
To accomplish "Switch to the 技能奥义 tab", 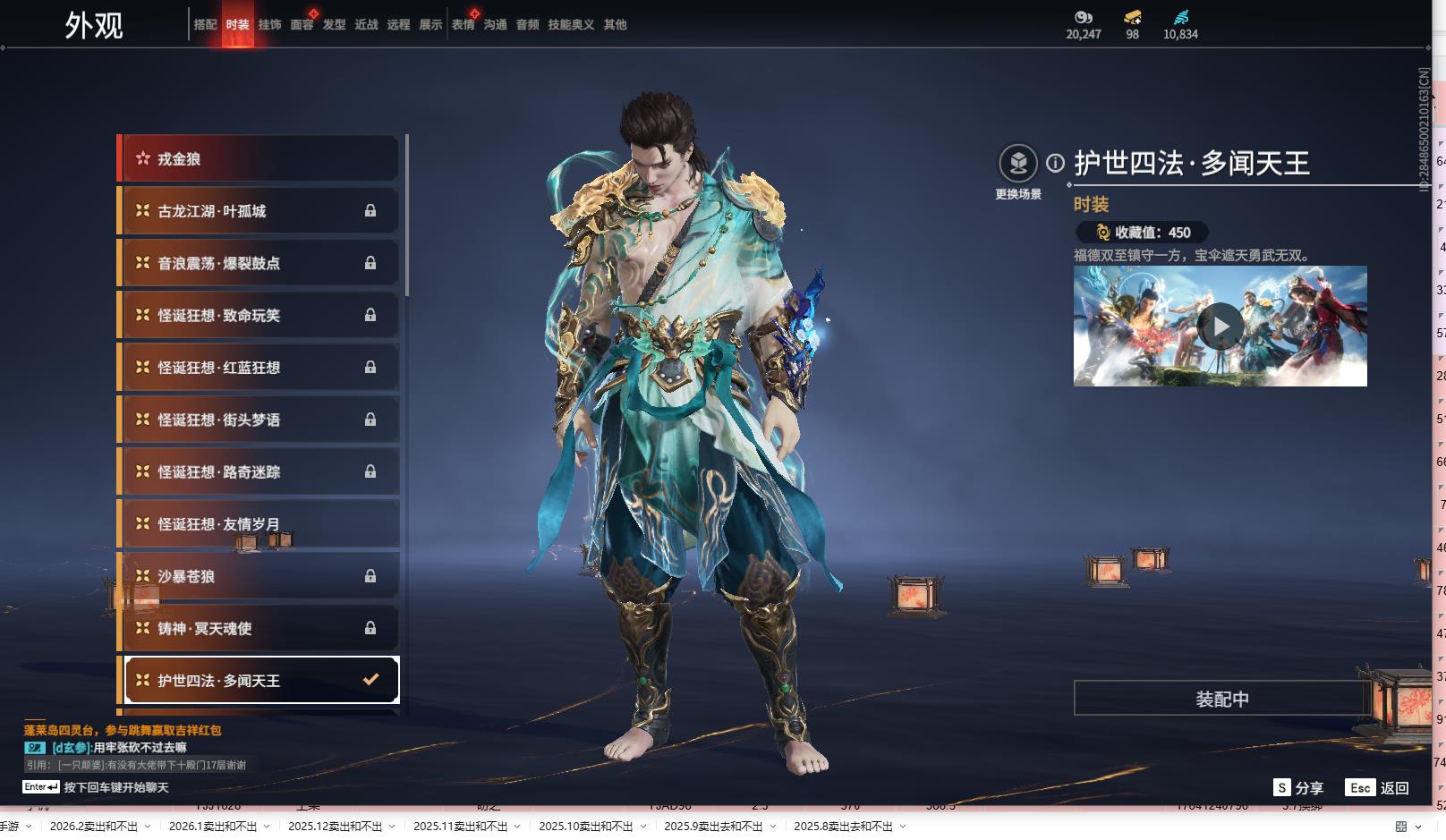I will [571, 25].
